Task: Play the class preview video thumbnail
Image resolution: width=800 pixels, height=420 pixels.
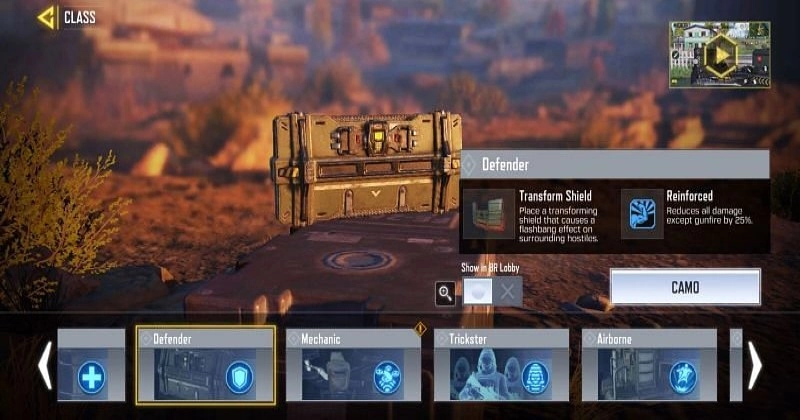Action: coord(719,56)
